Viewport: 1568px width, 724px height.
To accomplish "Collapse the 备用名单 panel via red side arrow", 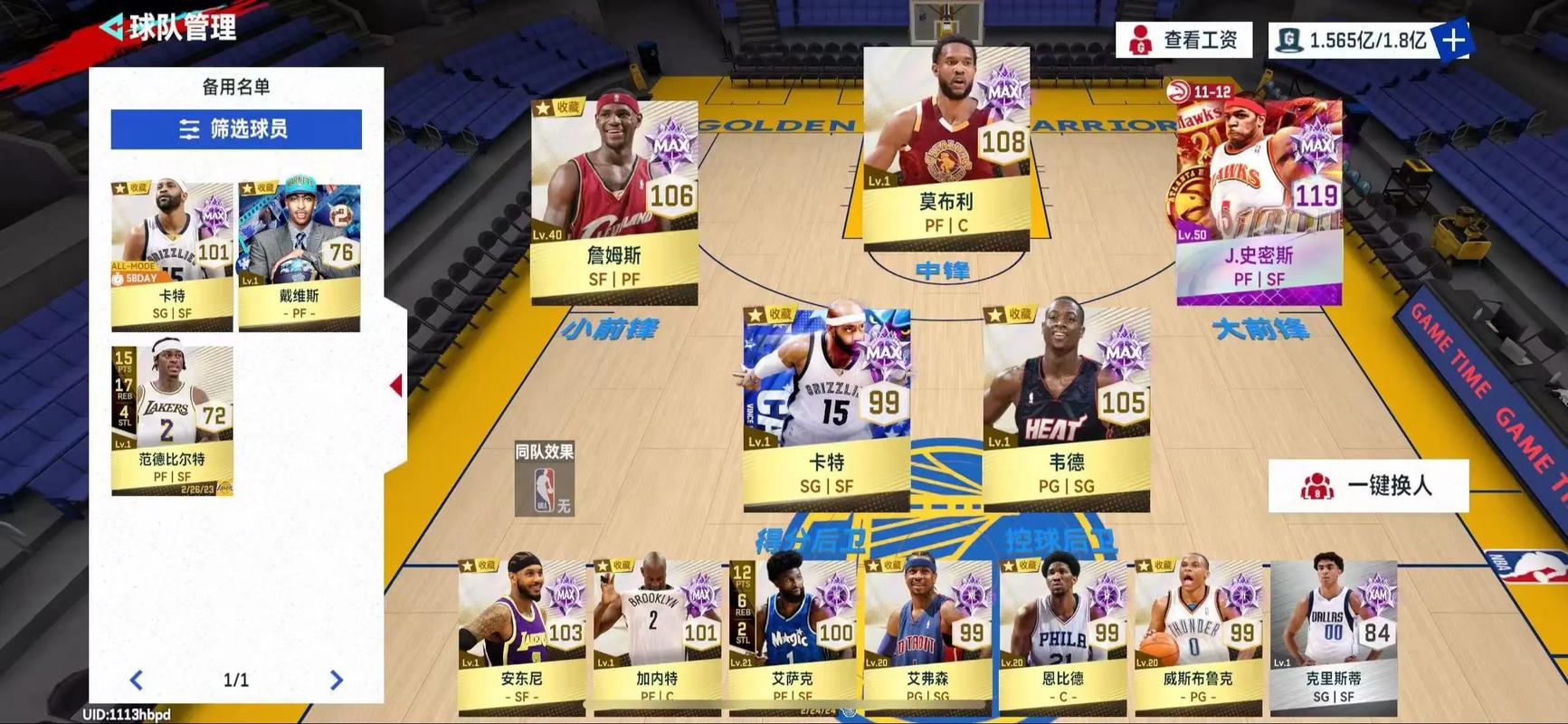I will 396,384.
